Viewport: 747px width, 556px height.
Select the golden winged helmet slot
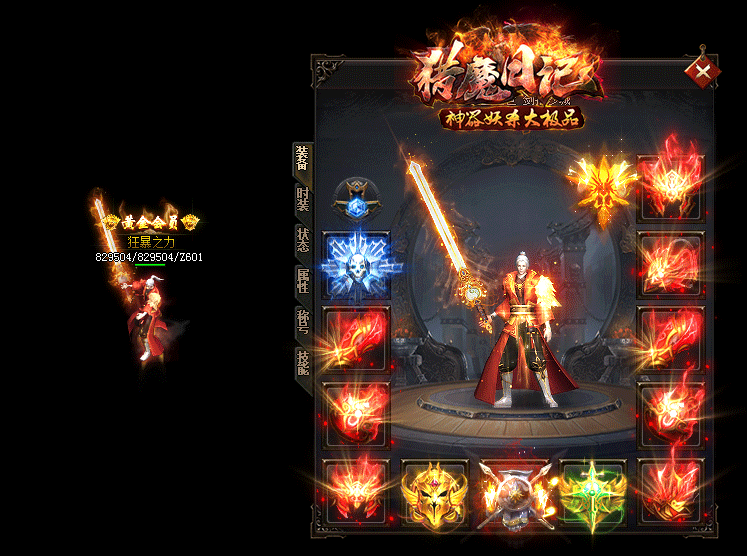click(x=433, y=492)
